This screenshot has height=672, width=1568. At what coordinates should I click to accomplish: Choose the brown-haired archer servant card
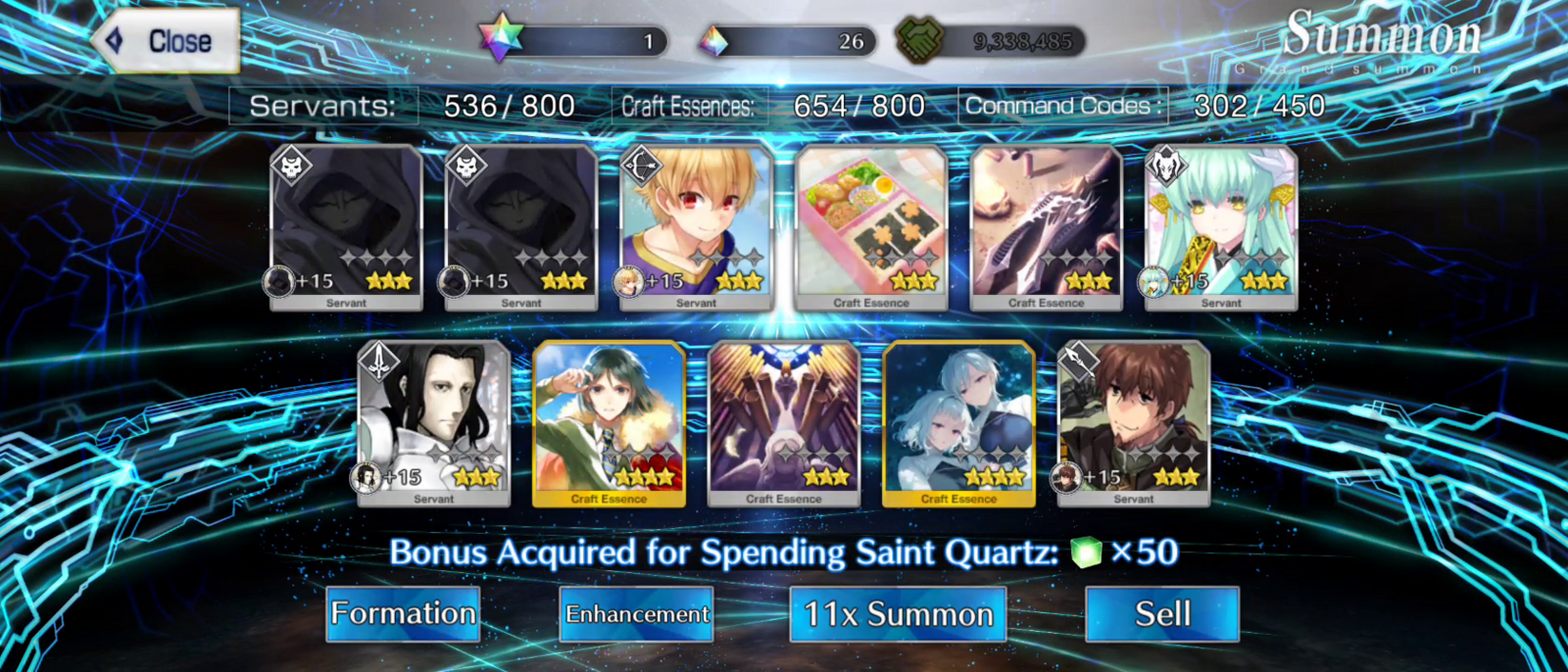pyautogui.click(x=1134, y=423)
